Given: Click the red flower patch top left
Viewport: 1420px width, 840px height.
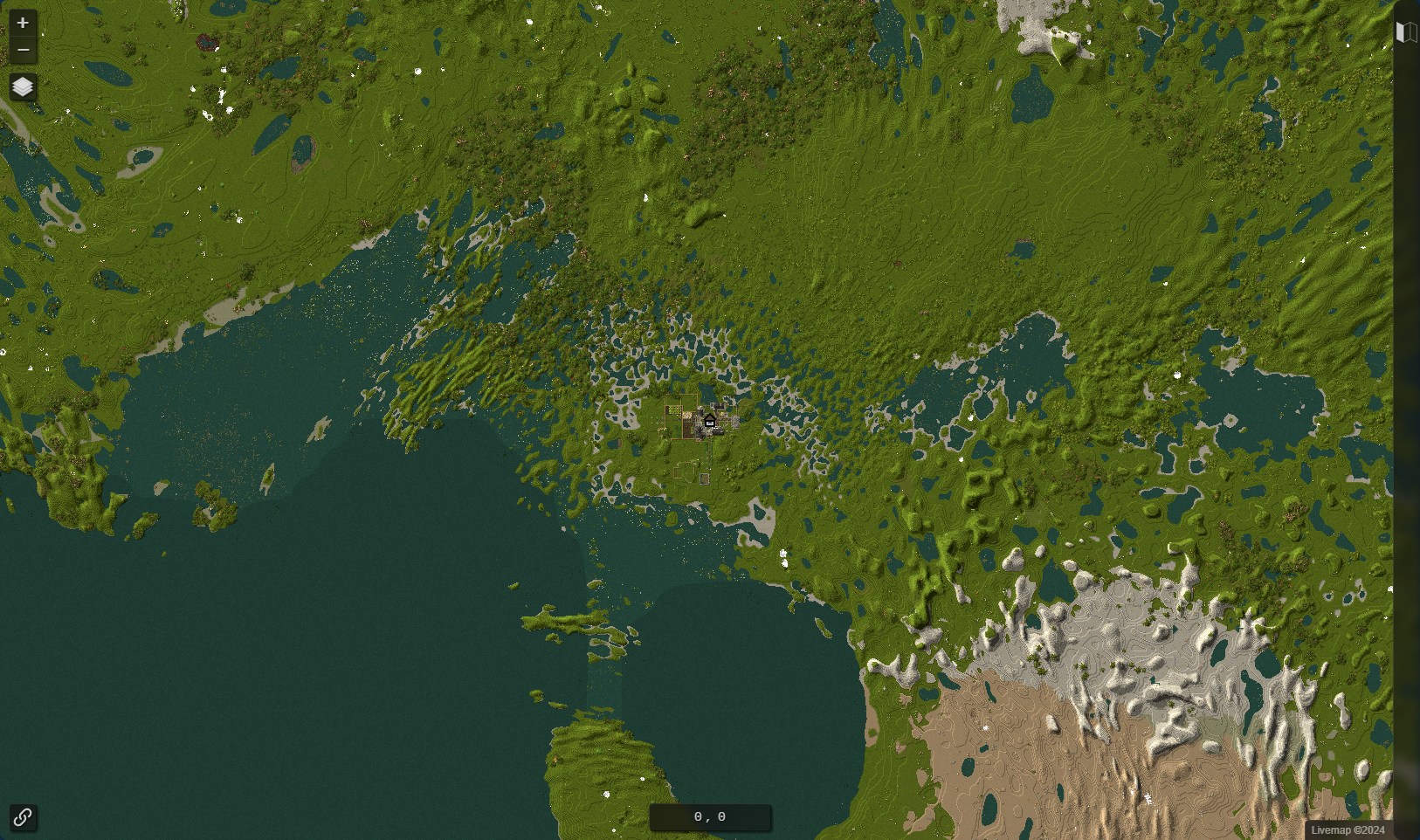Looking at the screenshot, I should pyautogui.click(x=205, y=42).
